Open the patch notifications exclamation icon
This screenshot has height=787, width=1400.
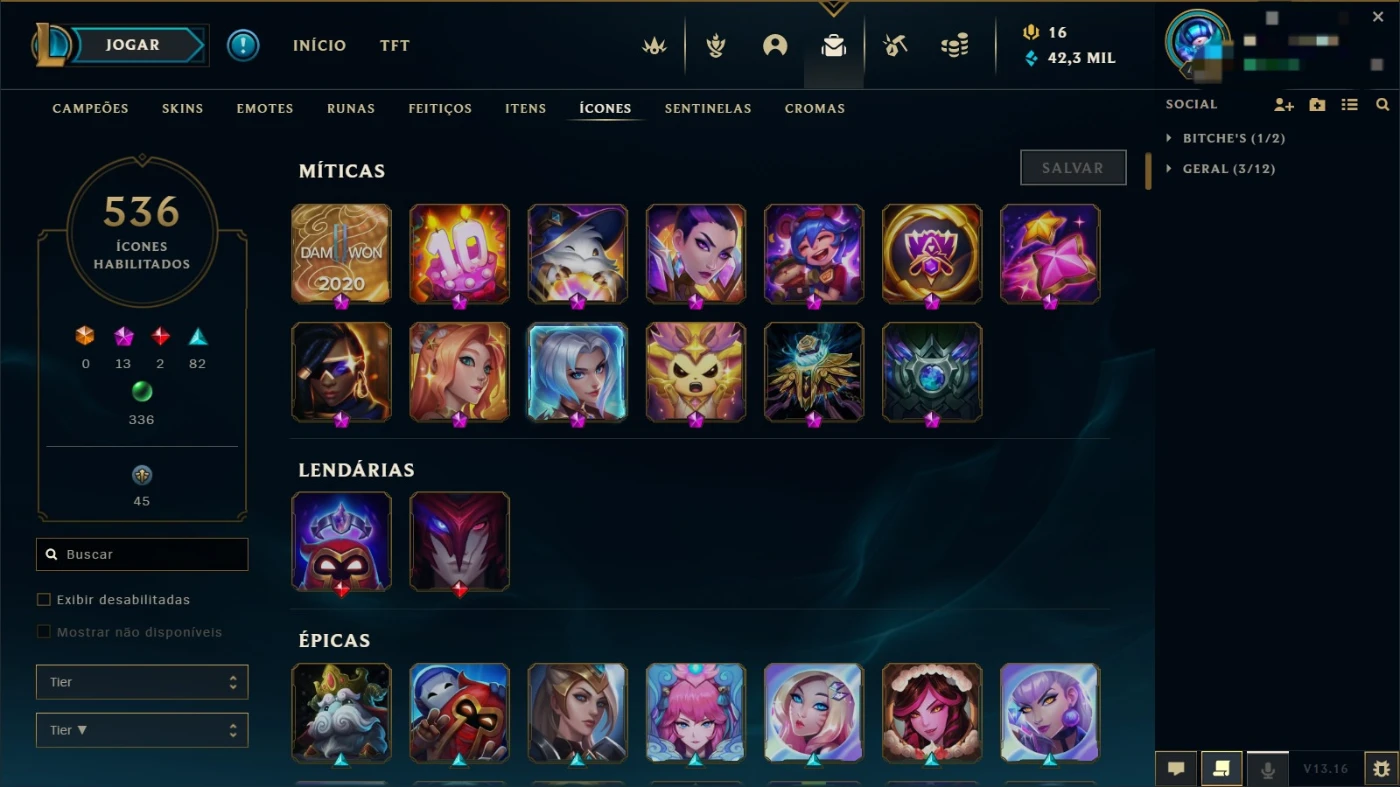click(x=243, y=45)
